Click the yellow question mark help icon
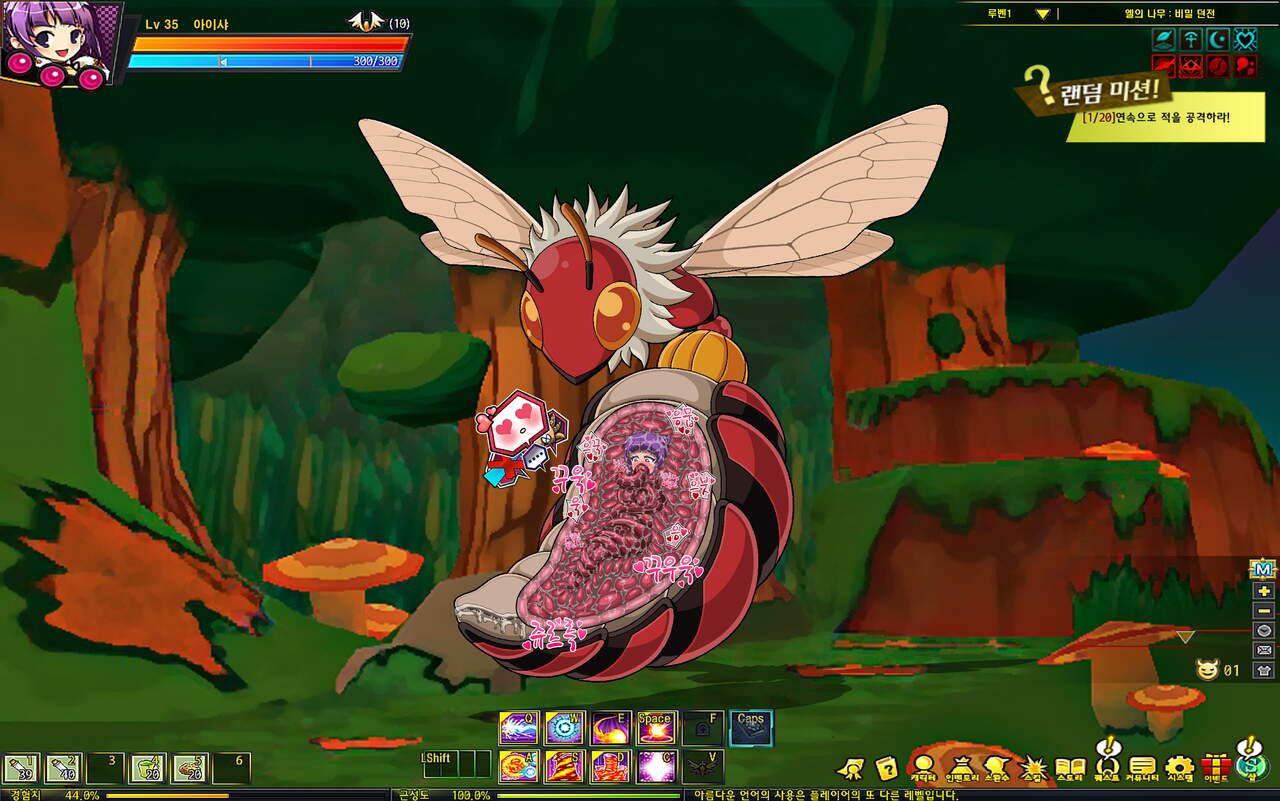The image size is (1280, 801). pos(886,768)
